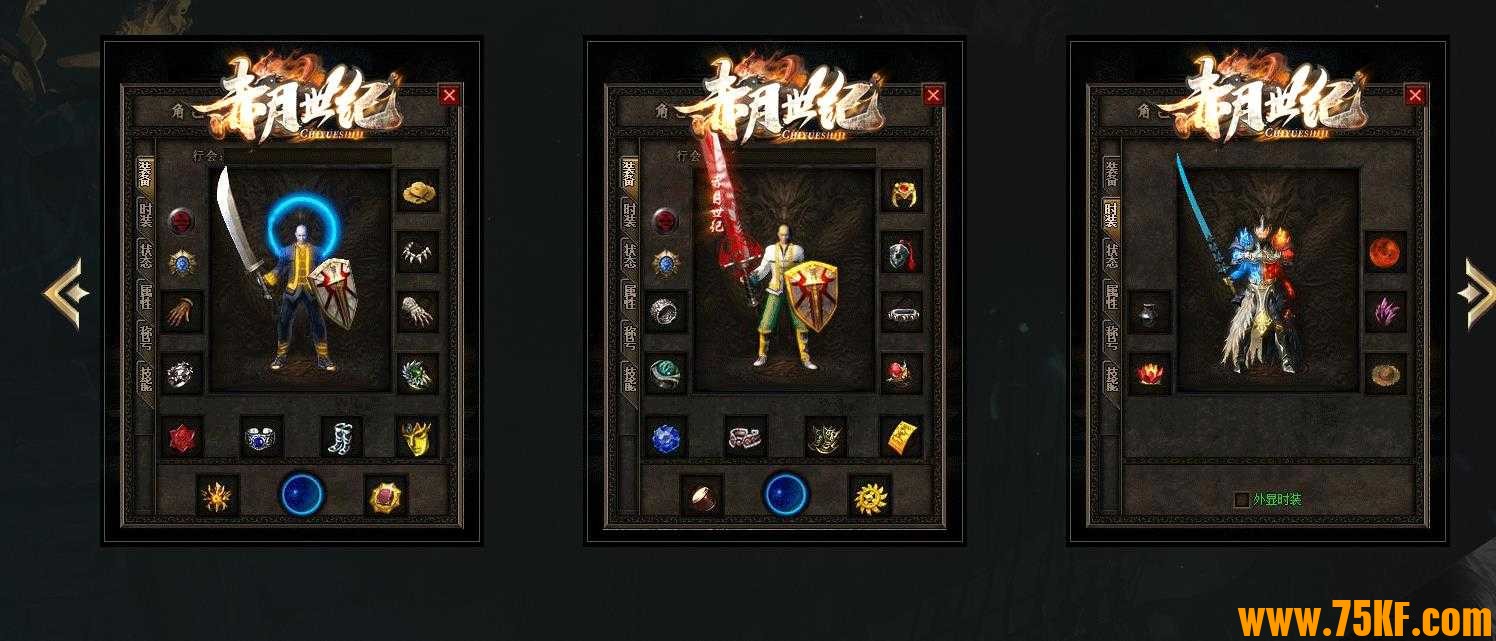Select the blue sapphire gem slot
The image size is (1496, 641).
[665, 437]
